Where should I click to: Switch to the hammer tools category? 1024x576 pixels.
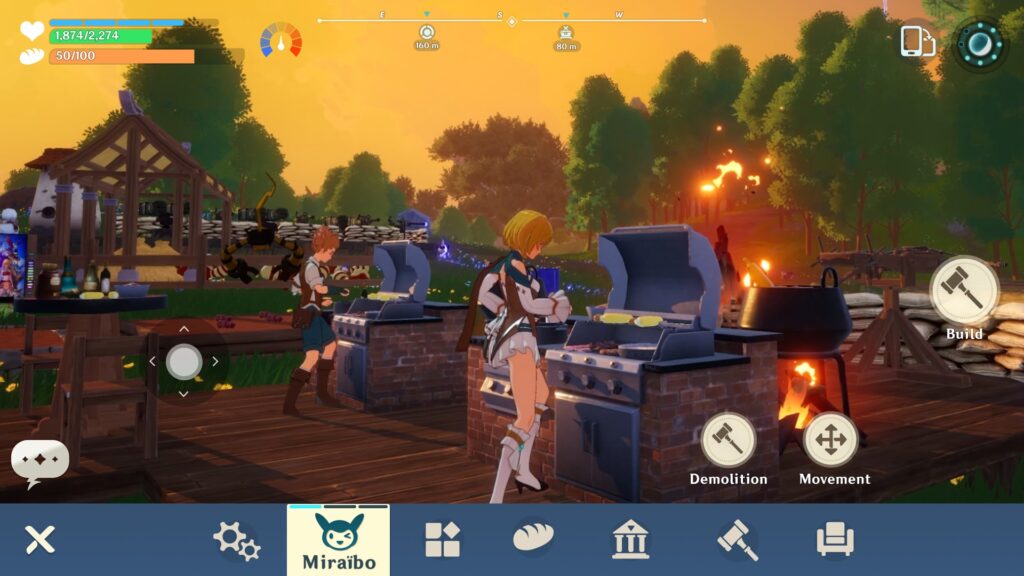[737, 540]
